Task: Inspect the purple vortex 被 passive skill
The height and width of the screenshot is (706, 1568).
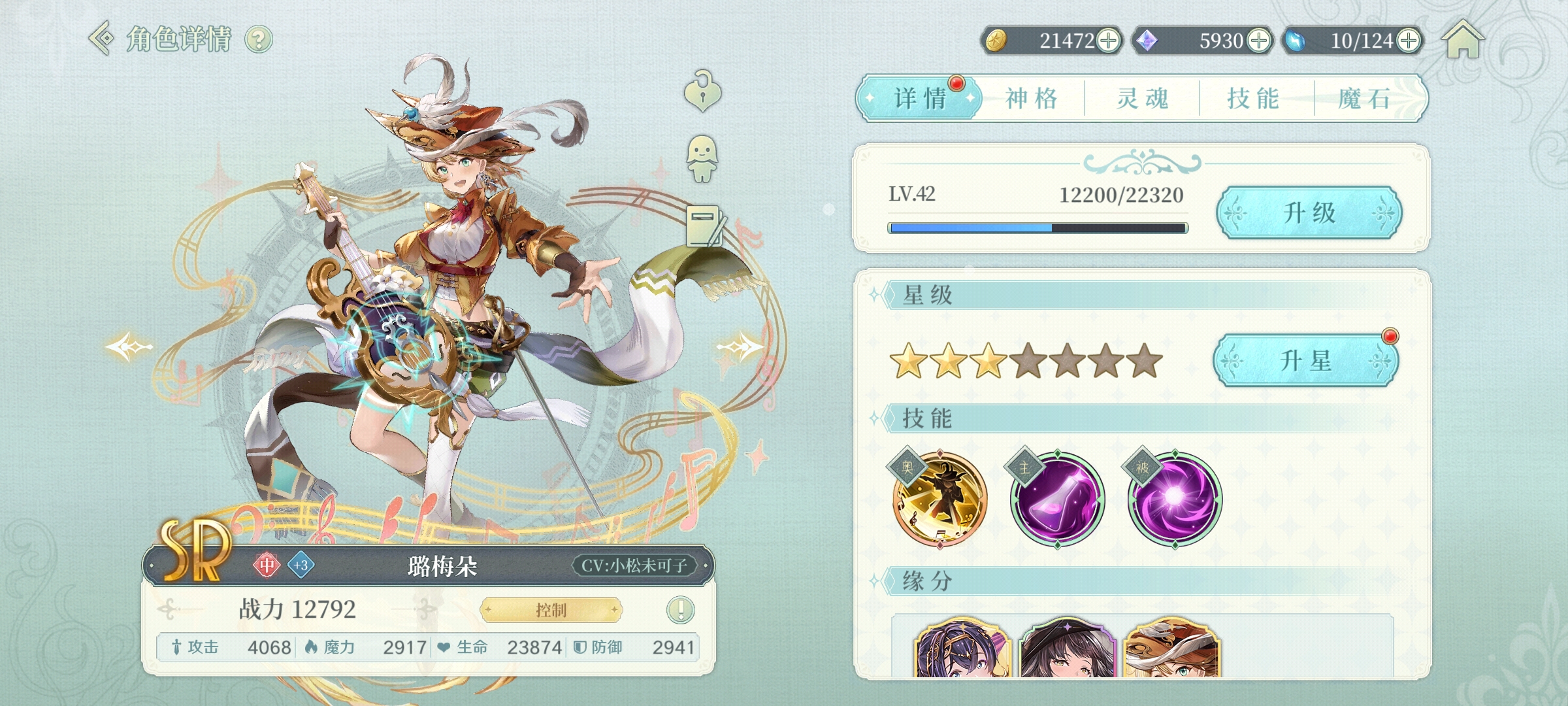Action: click(1174, 499)
